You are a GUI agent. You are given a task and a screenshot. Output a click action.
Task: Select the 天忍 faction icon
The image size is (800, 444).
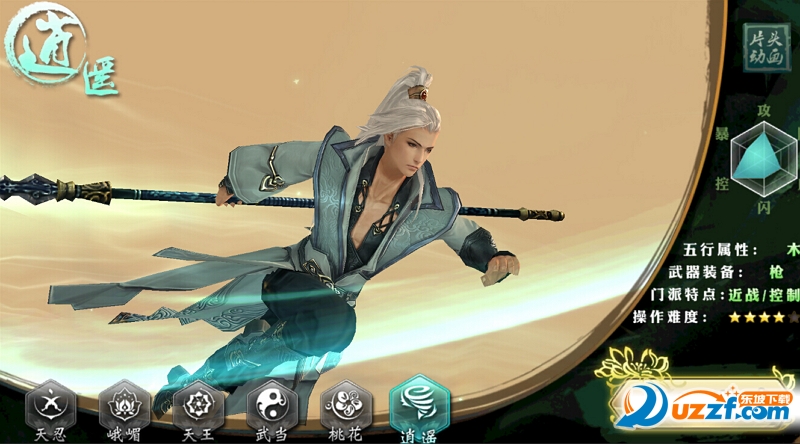tap(50, 407)
